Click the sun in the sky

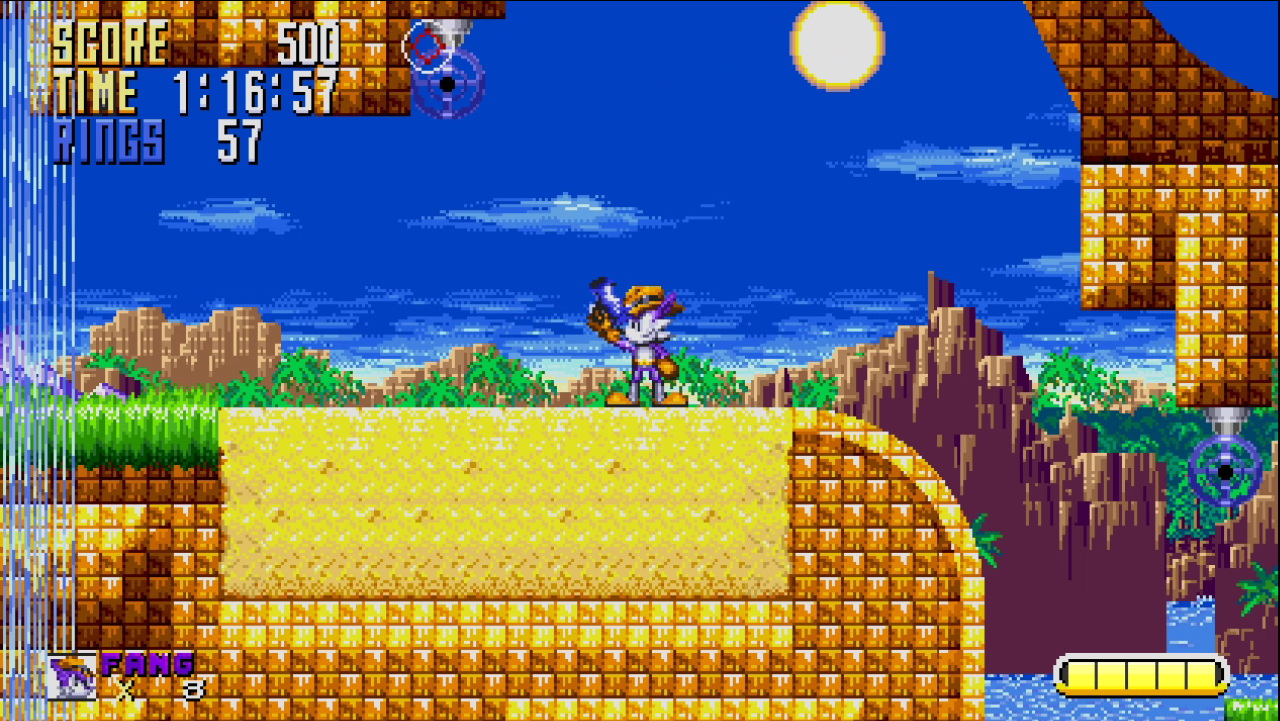pos(836,44)
